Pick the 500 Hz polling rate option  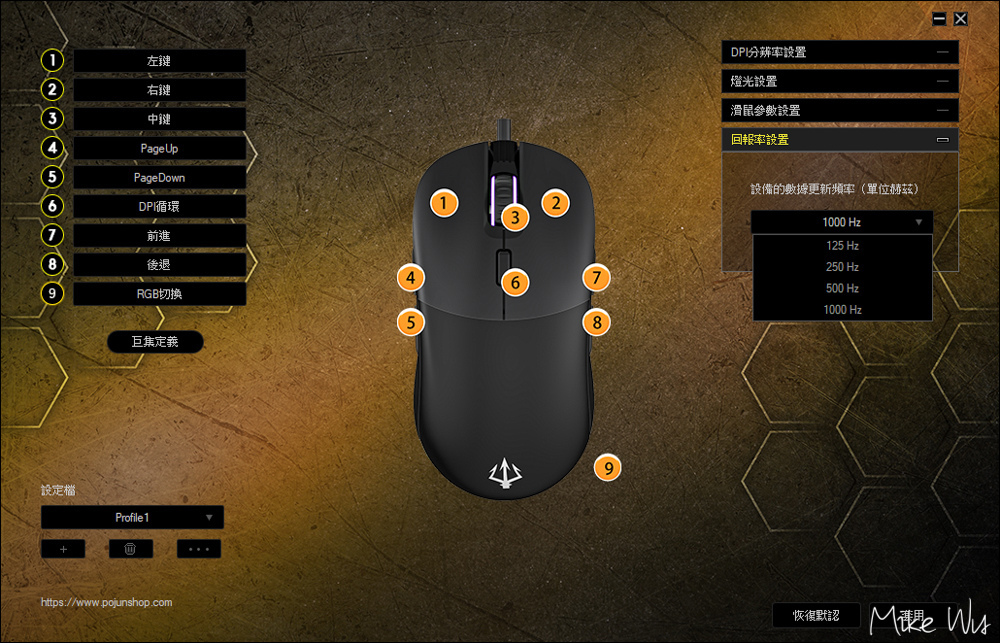(842, 288)
